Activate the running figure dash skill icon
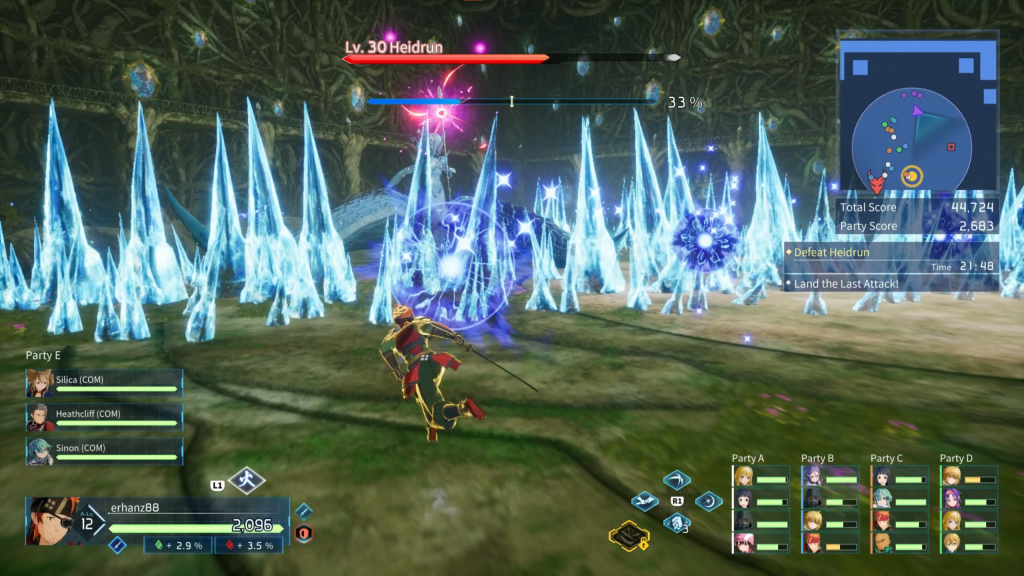1024x576 pixels. 246,481
